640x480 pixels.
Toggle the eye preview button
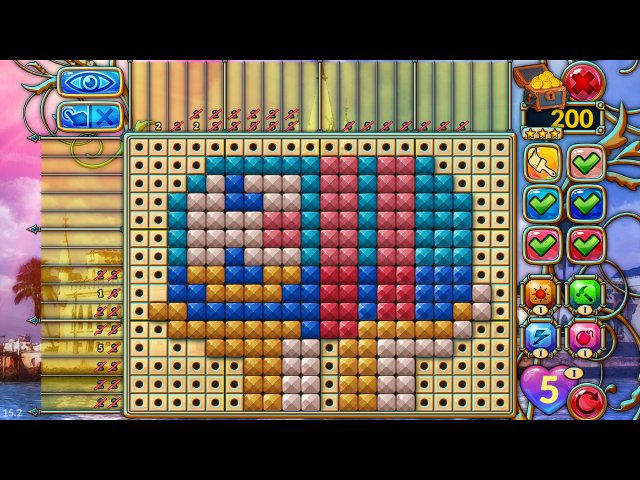(90, 82)
